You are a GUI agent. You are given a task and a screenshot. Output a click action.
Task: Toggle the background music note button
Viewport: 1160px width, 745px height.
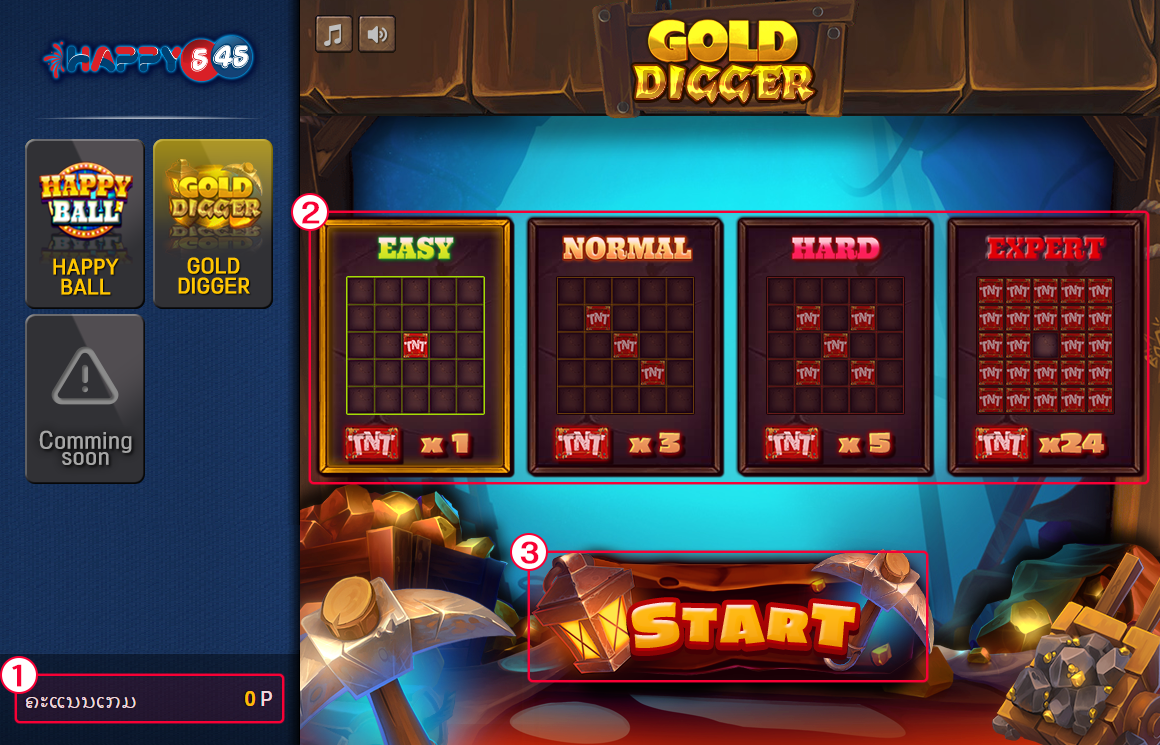[334, 34]
